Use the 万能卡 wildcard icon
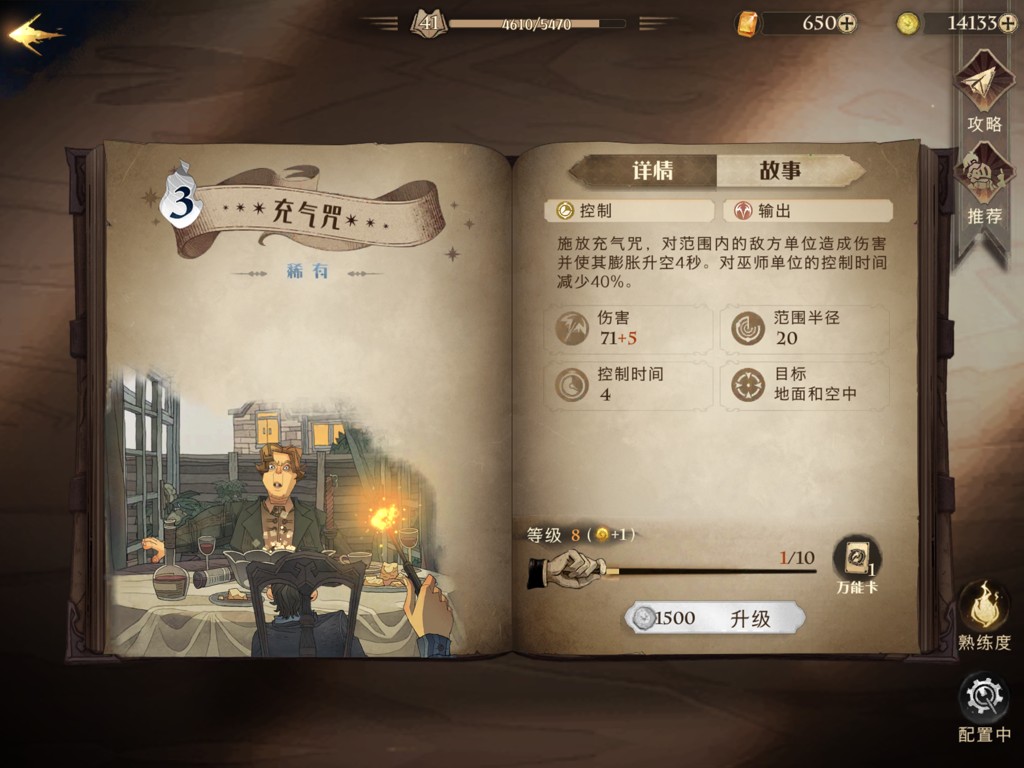This screenshot has width=1024, height=768. pos(856,561)
